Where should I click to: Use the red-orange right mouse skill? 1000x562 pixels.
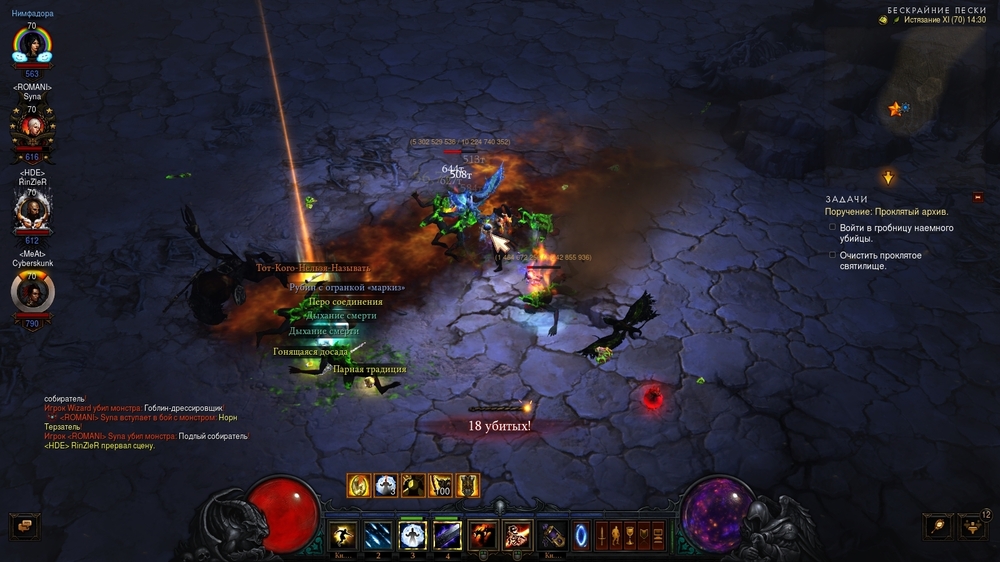click(518, 535)
